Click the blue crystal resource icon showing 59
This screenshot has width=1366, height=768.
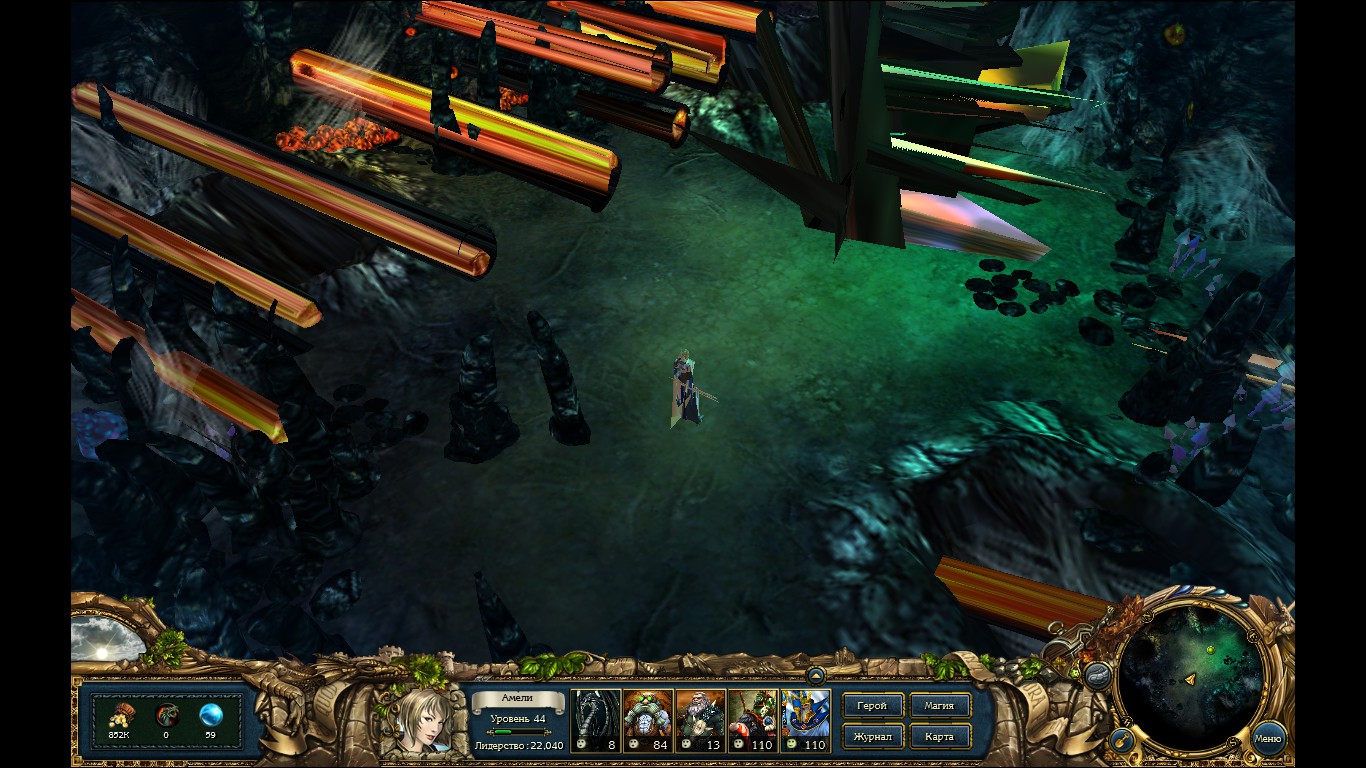pos(209,714)
